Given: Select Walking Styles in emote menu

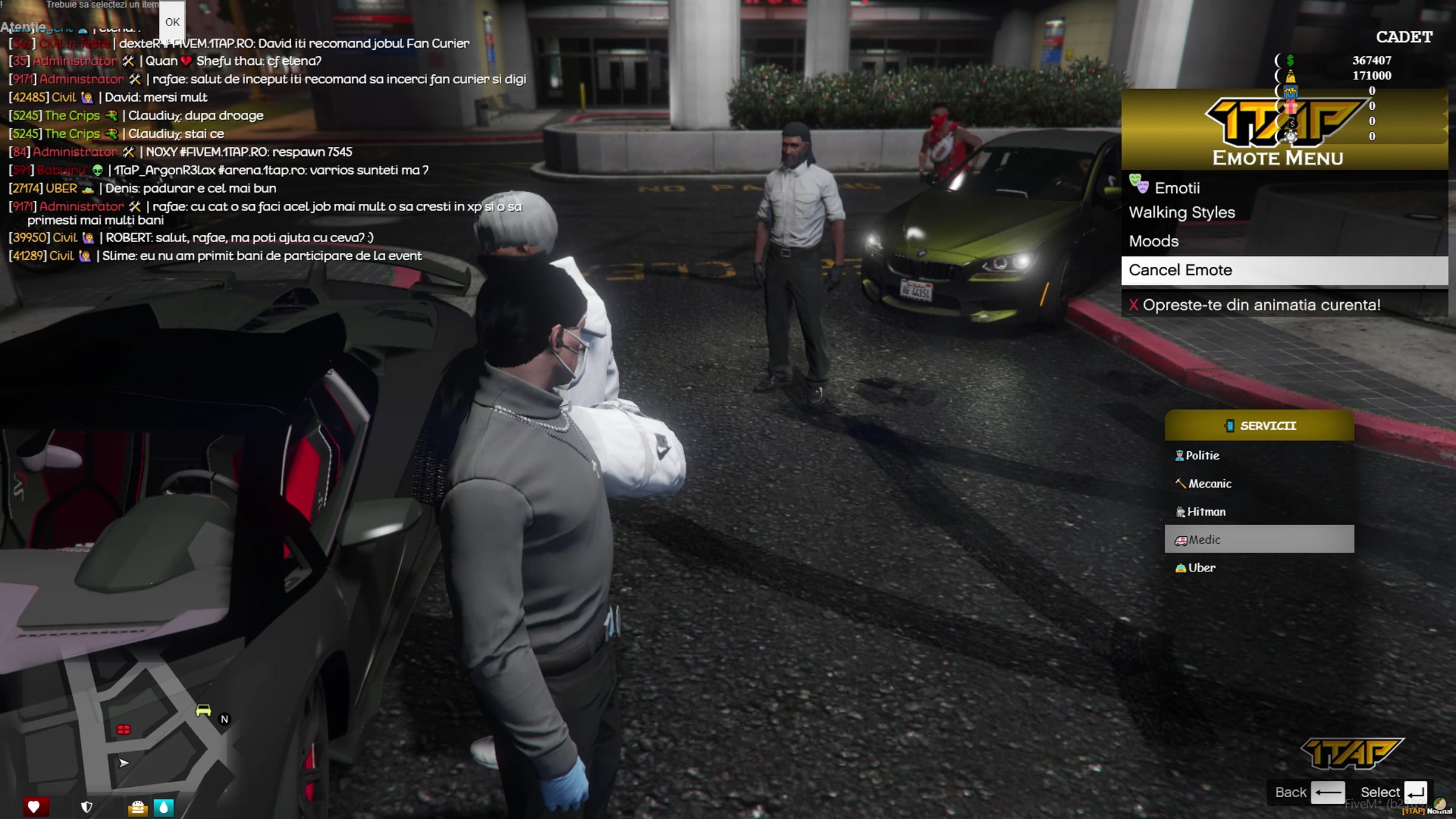Looking at the screenshot, I should (x=1182, y=212).
